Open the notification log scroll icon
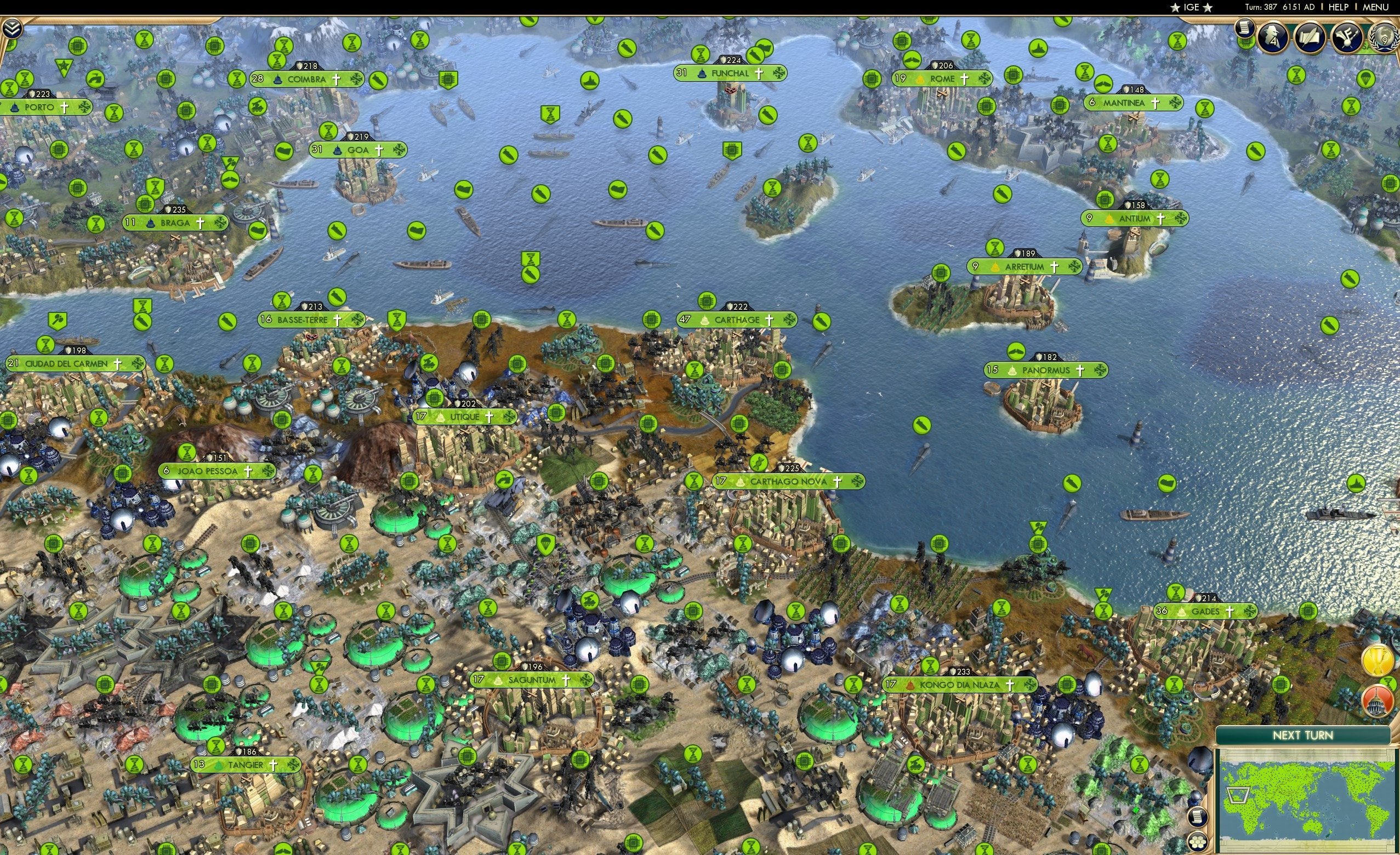The width and height of the screenshot is (1400, 855). click(1245, 30)
